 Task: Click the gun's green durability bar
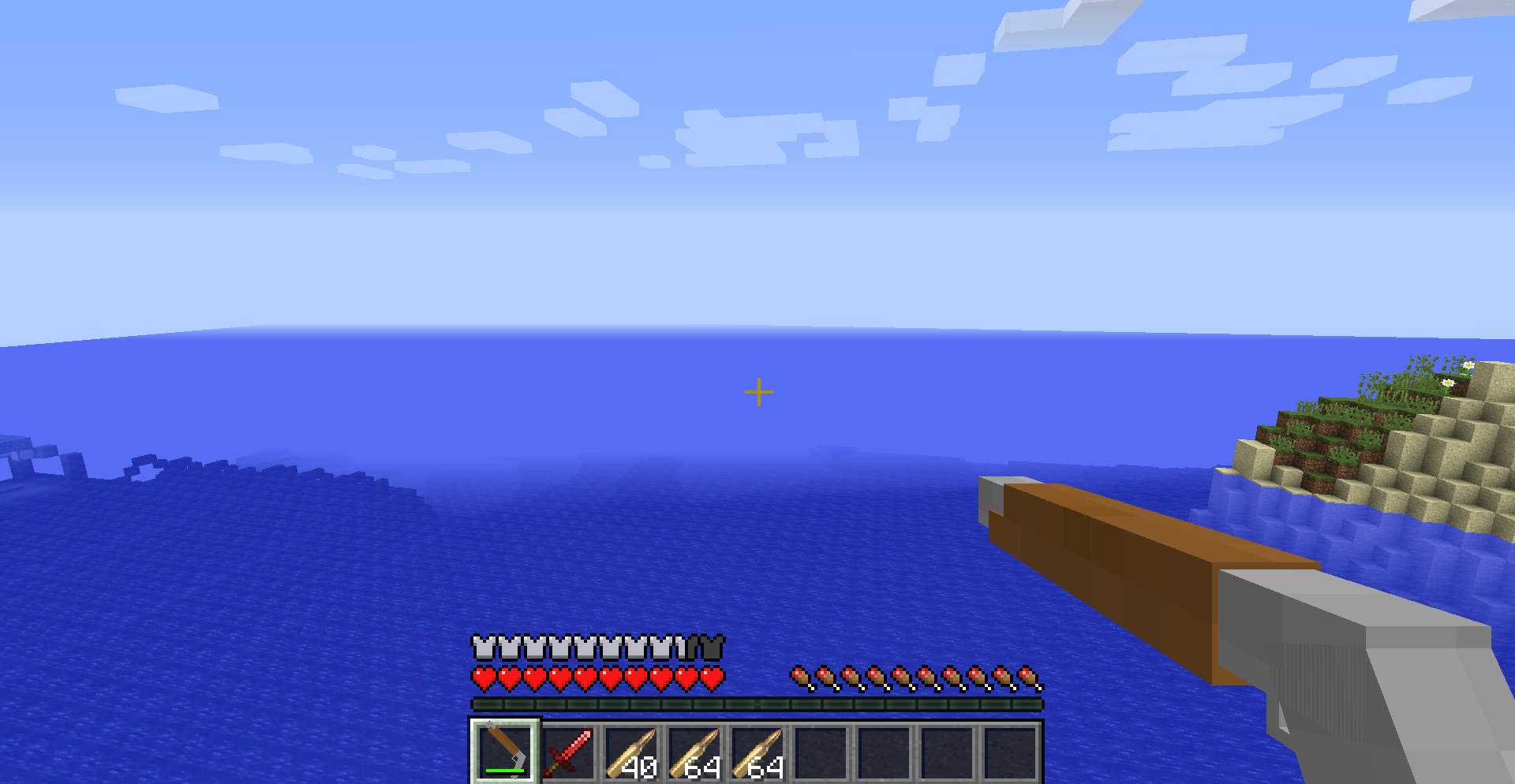coord(505,771)
